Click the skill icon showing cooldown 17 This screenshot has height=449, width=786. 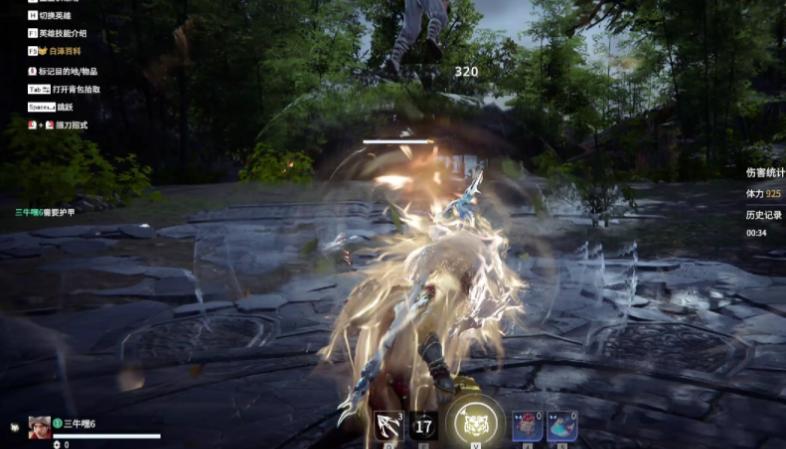pyautogui.click(x=423, y=427)
